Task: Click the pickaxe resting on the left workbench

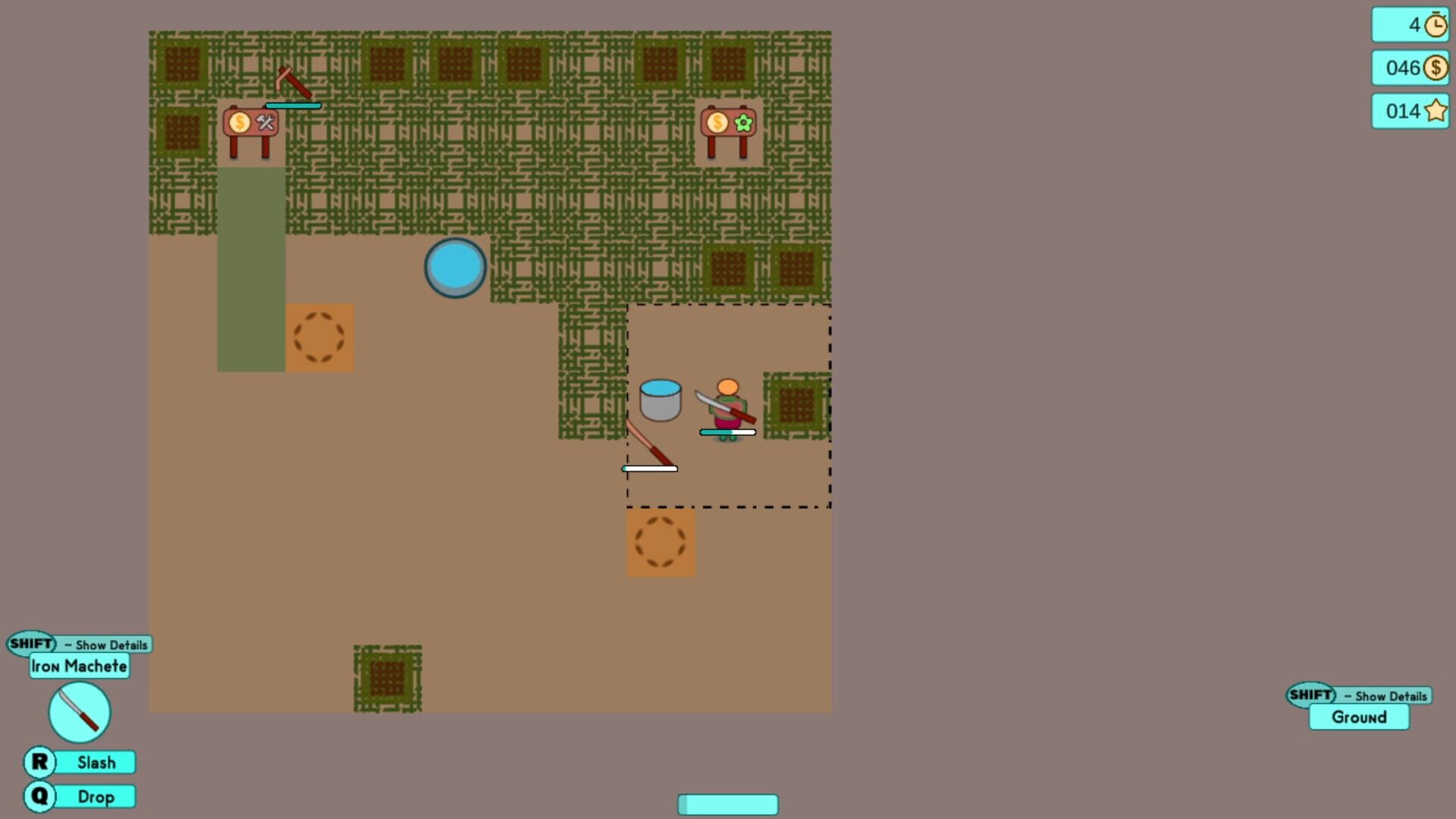Action: click(x=292, y=81)
